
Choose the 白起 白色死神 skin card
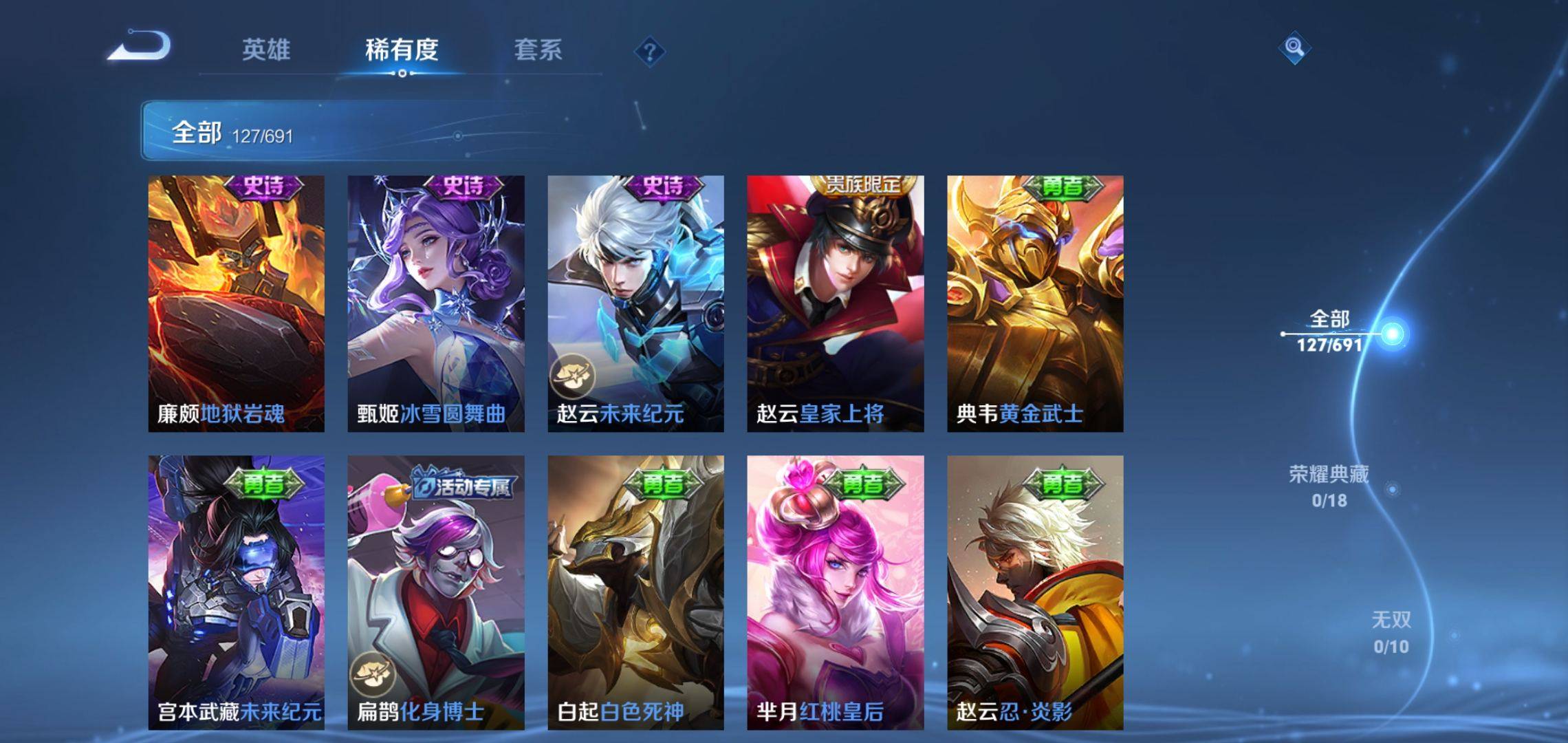(635, 592)
